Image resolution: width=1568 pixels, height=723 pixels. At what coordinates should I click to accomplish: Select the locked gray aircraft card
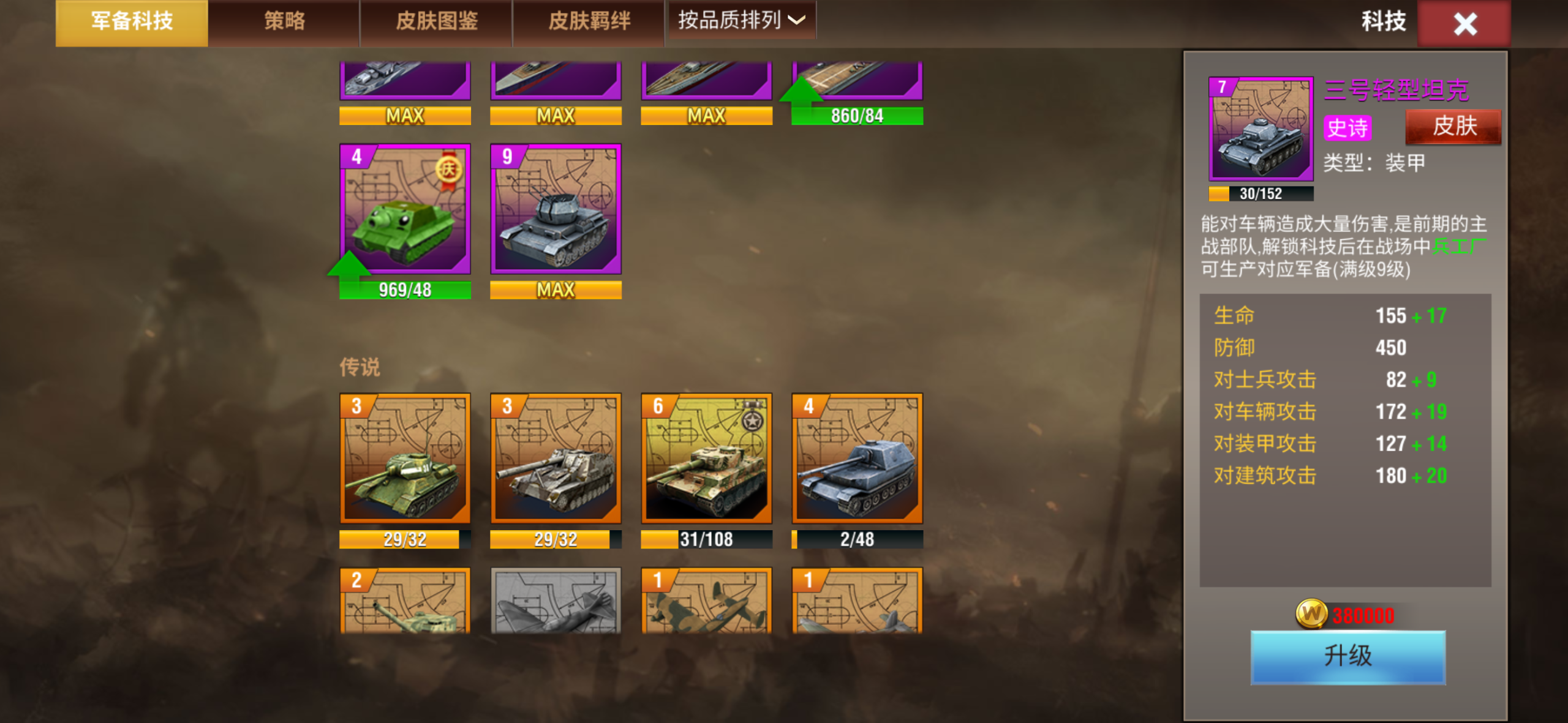(x=556, y=601)
